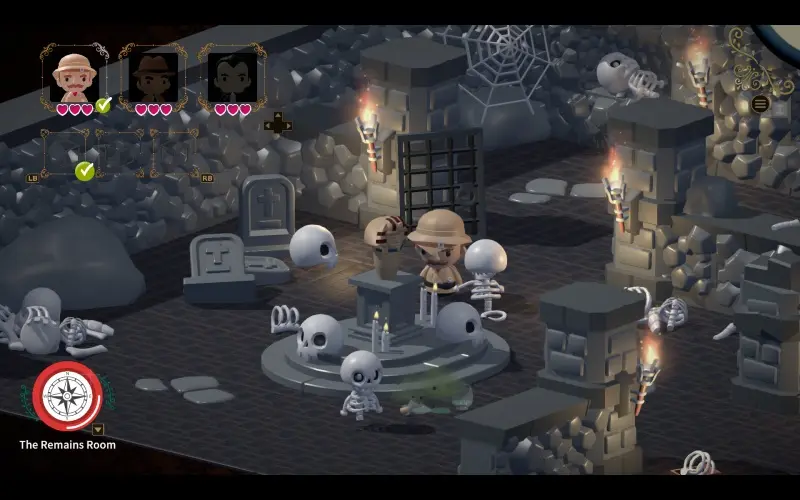Choose the dark-haired character portrait

pos(232,76)
